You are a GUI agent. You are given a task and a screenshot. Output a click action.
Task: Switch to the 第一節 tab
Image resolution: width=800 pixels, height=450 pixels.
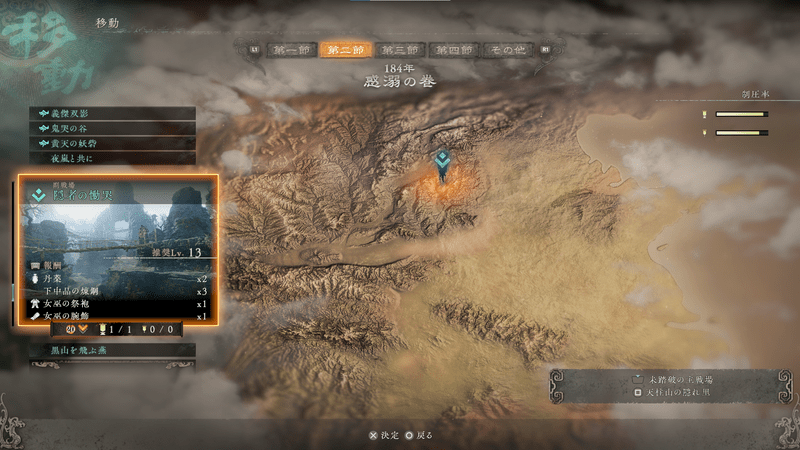pyautogui.click(x=291, y=49)
